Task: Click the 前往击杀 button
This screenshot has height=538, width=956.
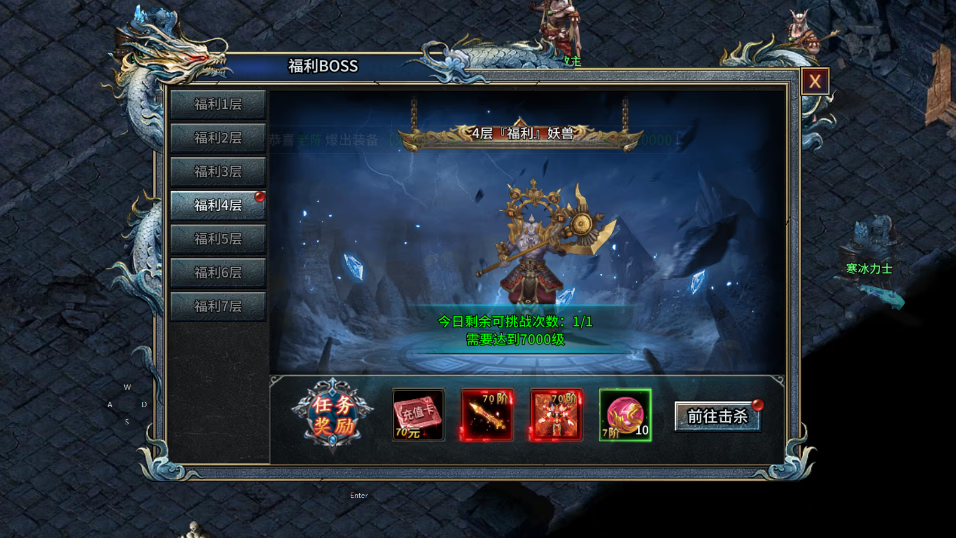Action: tap(718, 416)
